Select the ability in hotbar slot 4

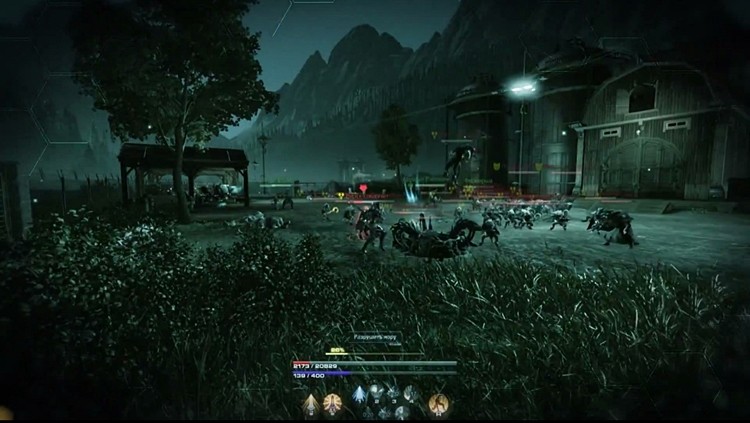click(410, 393)
